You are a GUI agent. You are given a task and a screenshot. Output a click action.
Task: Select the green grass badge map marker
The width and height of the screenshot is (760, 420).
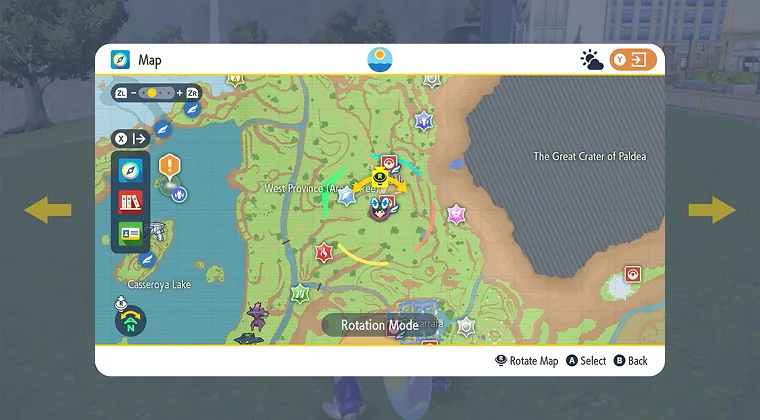tap(300, 294)
